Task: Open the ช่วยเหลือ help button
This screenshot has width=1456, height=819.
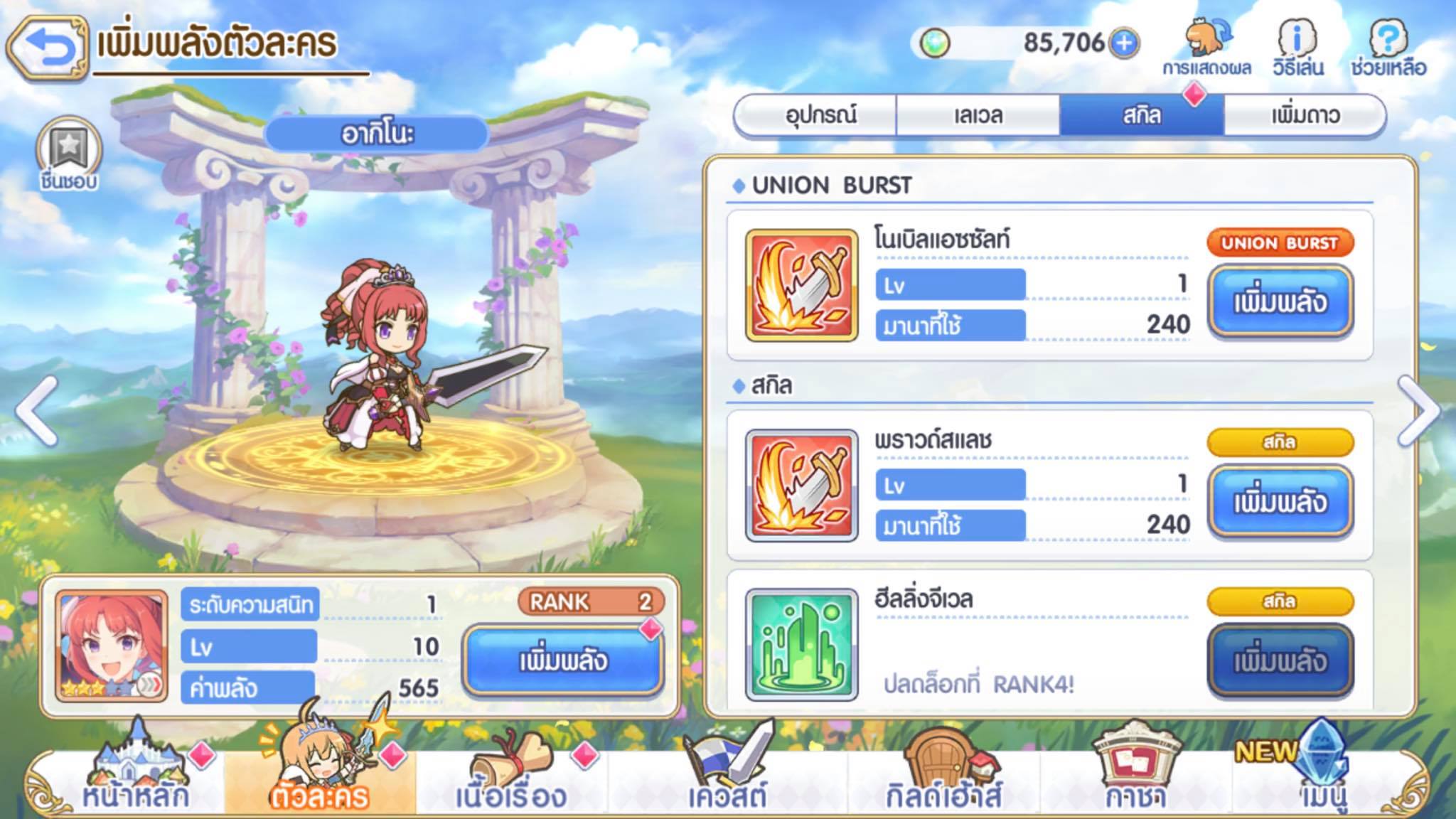Action: [1388, 48]
